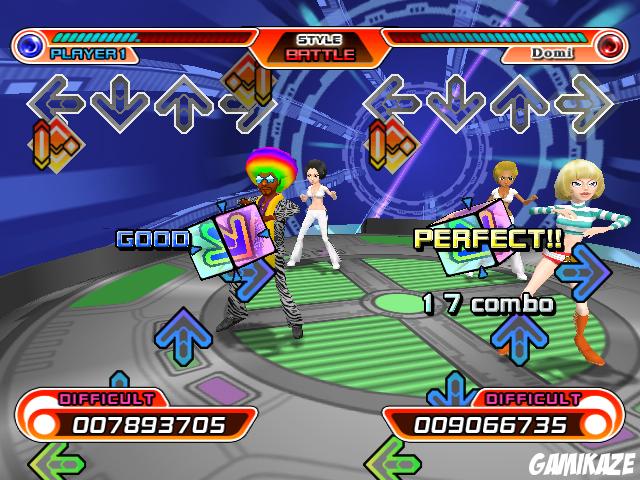Select Domi's right step-zone arrow
This screenshot has height=480, width=640.
584,100
